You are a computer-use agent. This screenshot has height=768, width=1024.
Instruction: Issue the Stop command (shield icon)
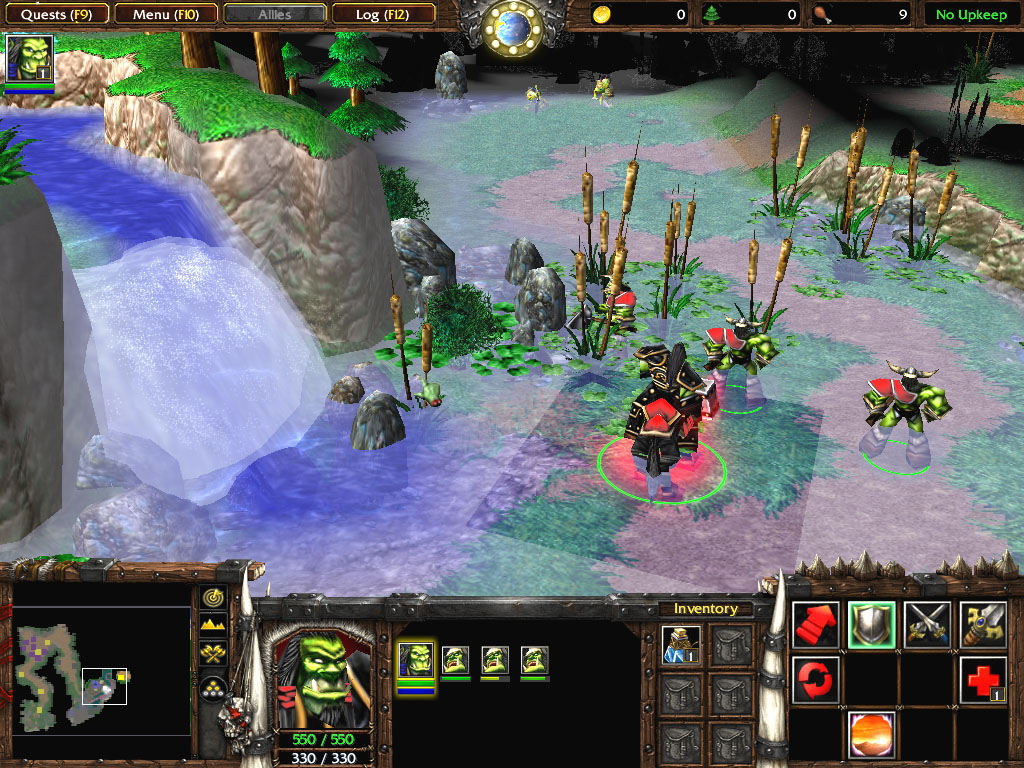pos(871,625)
